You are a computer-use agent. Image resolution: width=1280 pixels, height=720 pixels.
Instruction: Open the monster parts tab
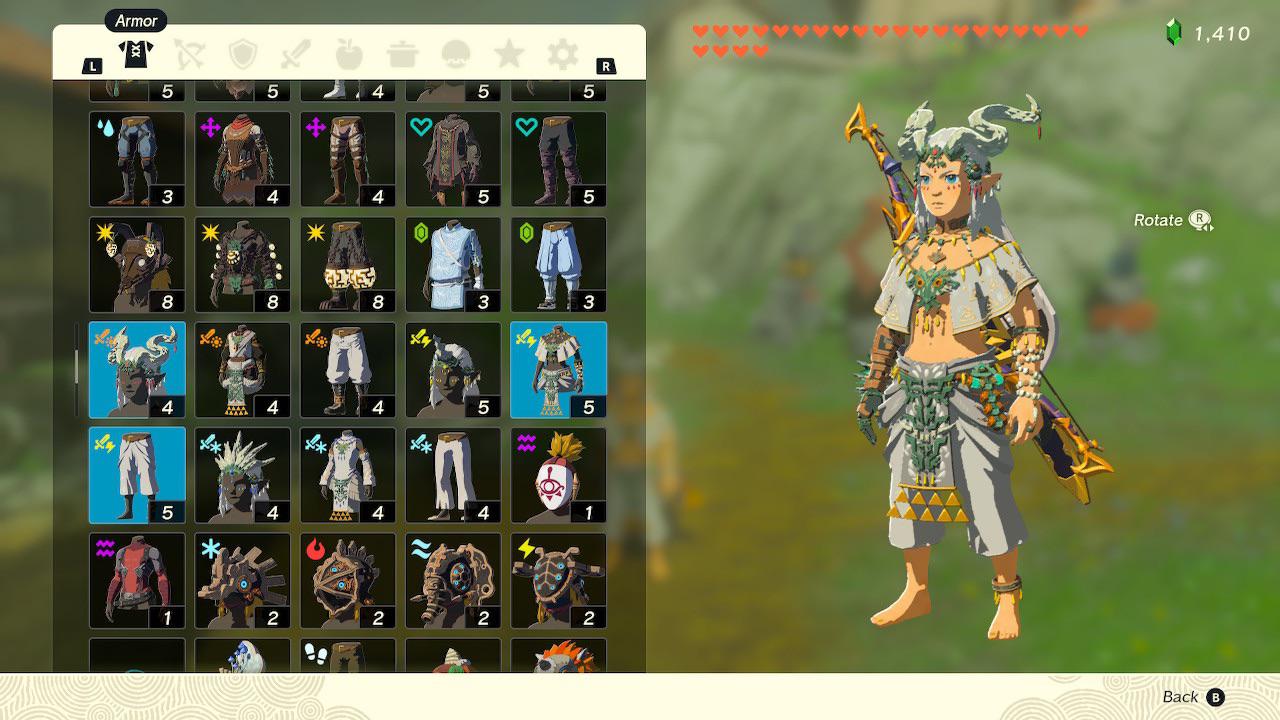coord(456,55)
